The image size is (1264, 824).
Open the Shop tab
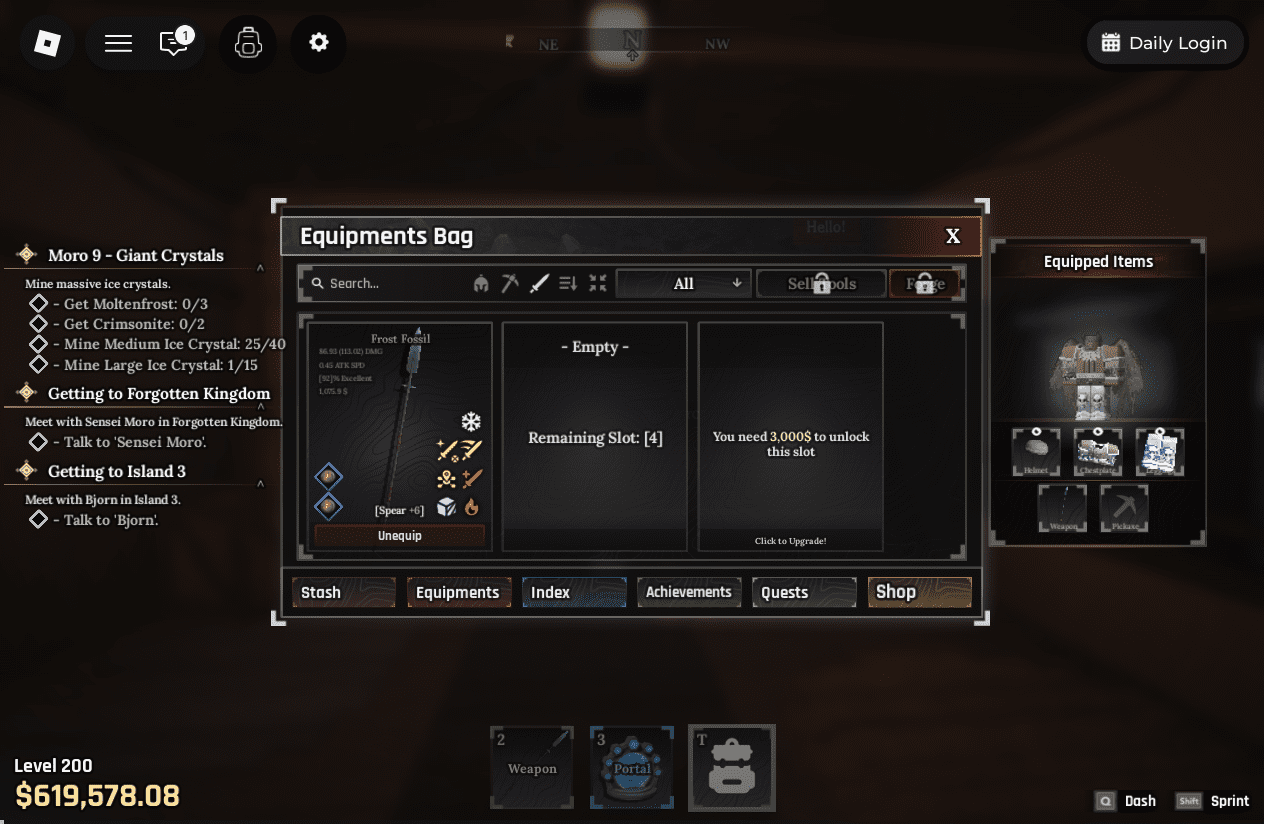[x=919, y=592]
